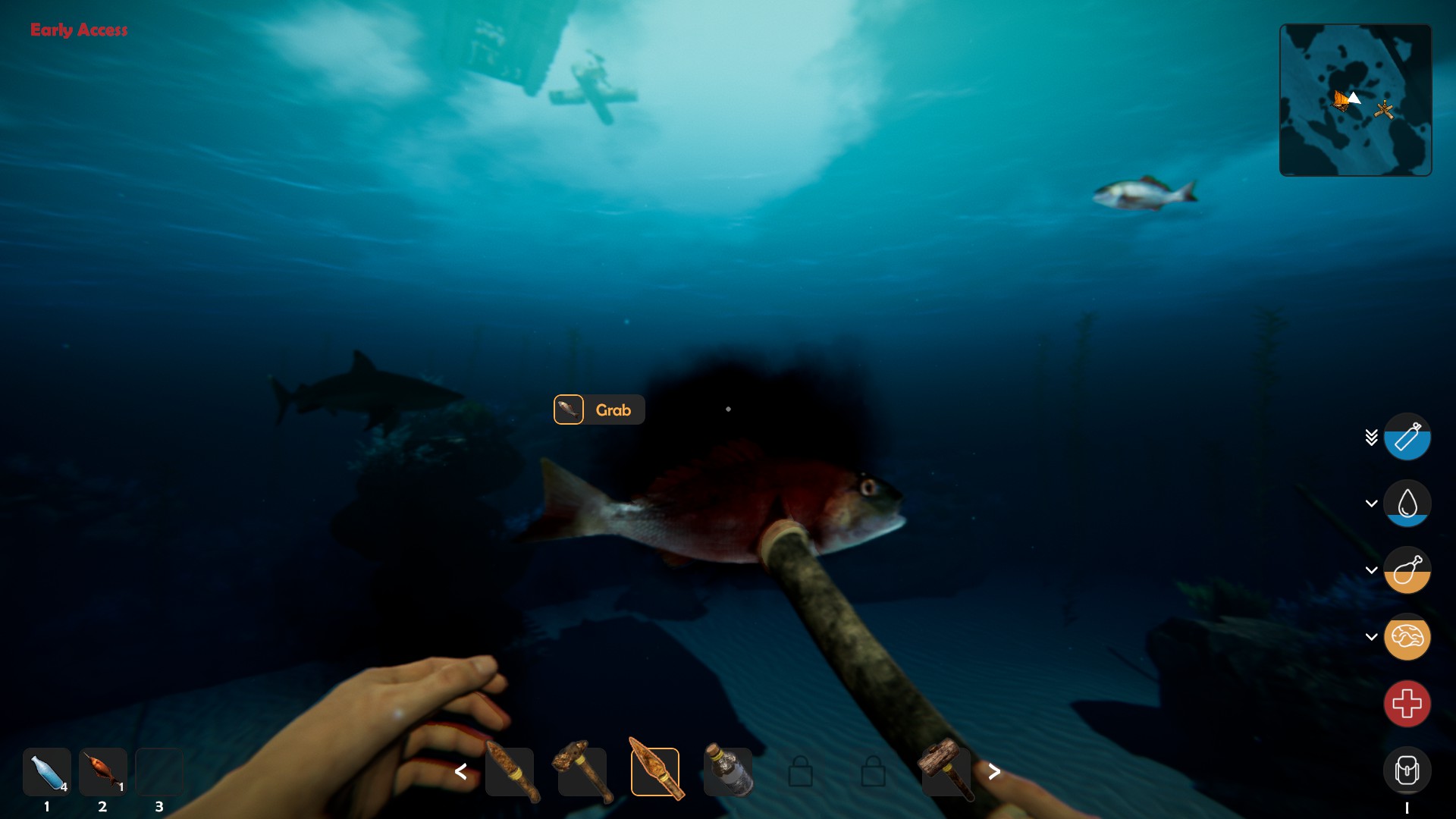Open the minimap

click(x=1355, y=100)
